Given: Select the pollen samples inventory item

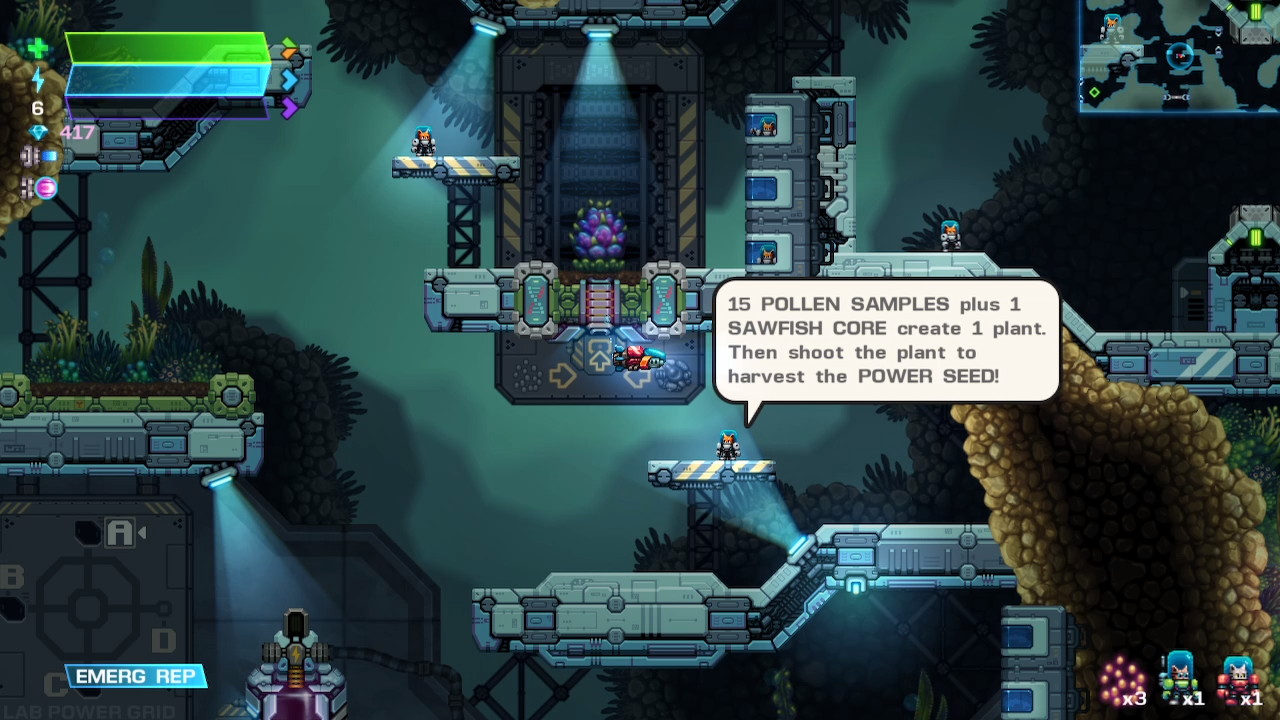Looking at the screenshot, I should pos(1122,680).
